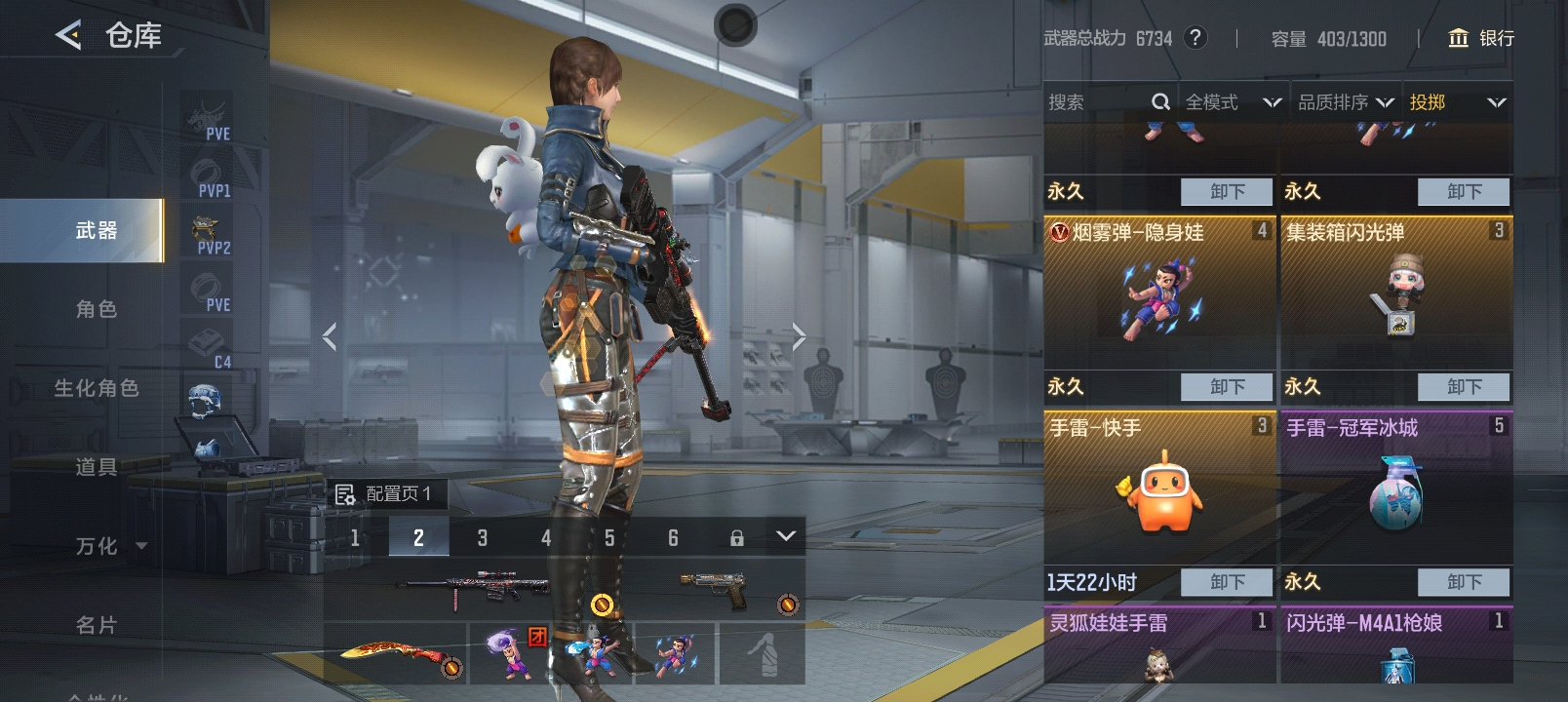Viewport: 1568px width, 702px height.
Task: Expand the 万化 category
Action: (x=109, y=546)
